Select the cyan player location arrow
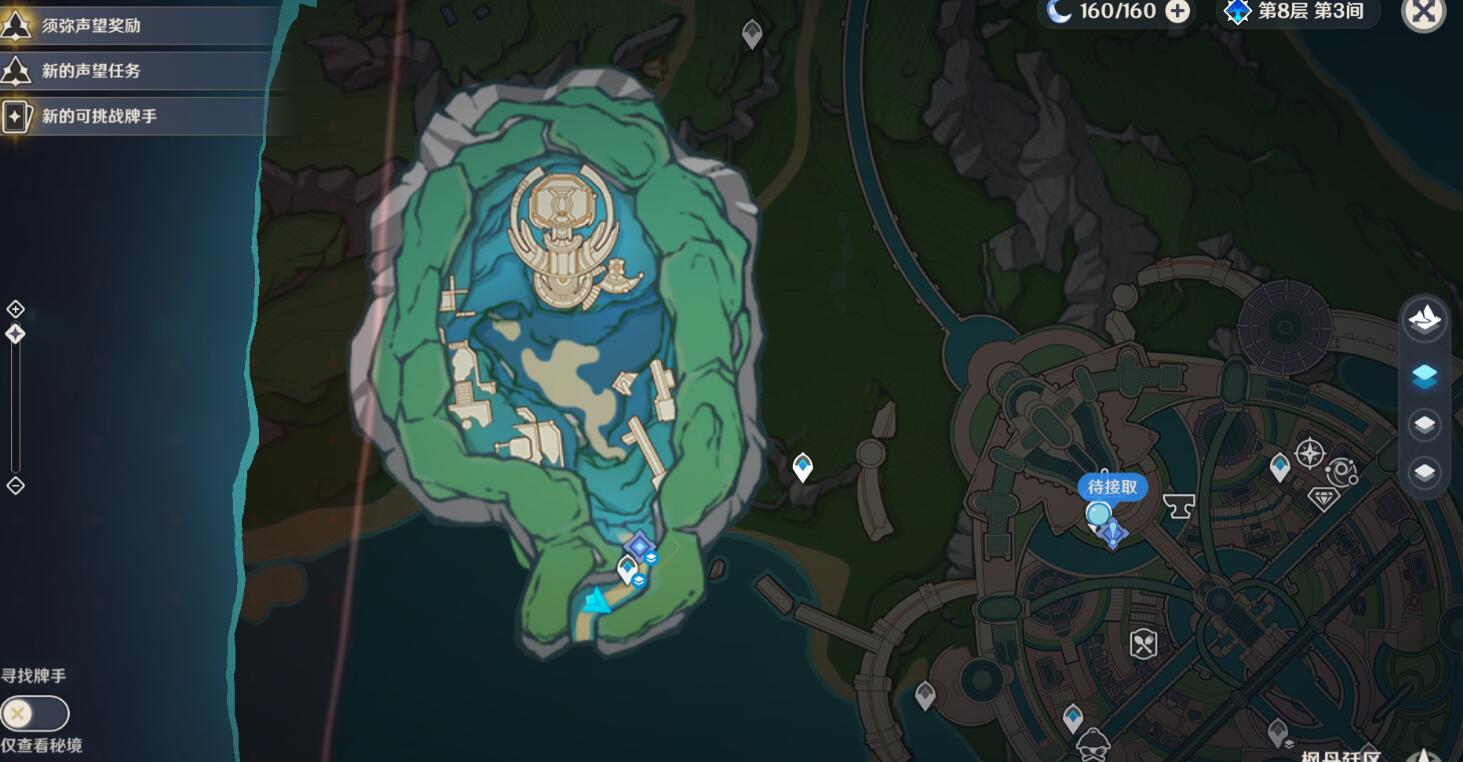Viewport: 1463px width, 762px height. (597, 601)
